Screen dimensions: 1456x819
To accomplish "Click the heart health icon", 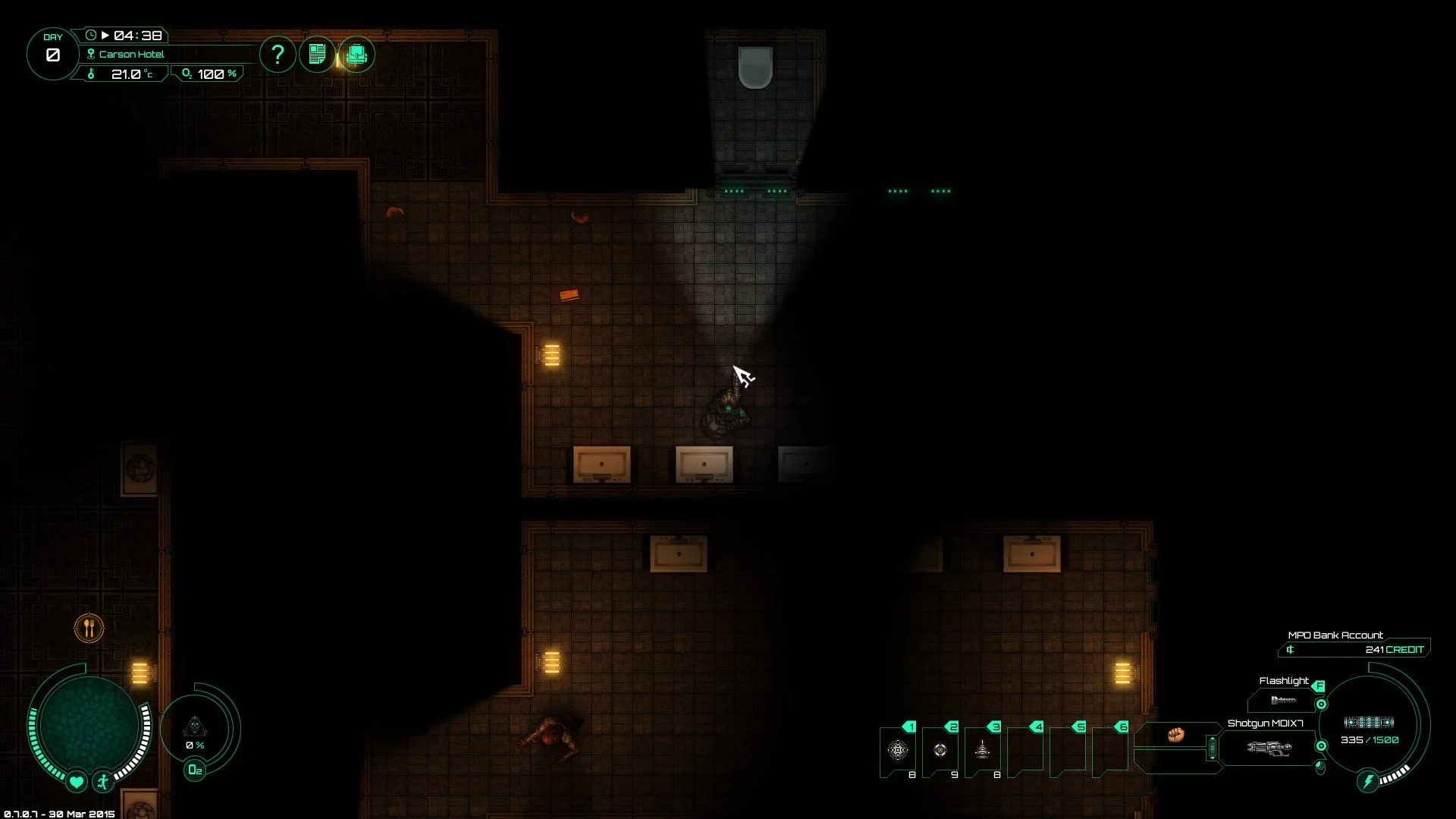I will pos(76,781).
